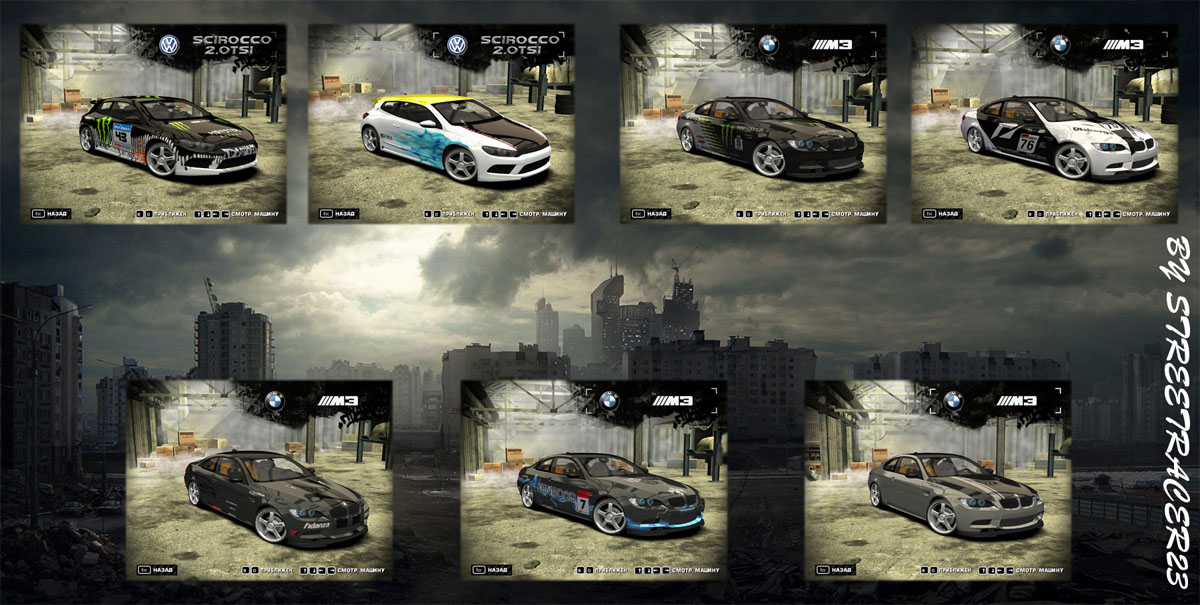View the black Monster-livery BMW M3 screenshot

coord(752,124)
